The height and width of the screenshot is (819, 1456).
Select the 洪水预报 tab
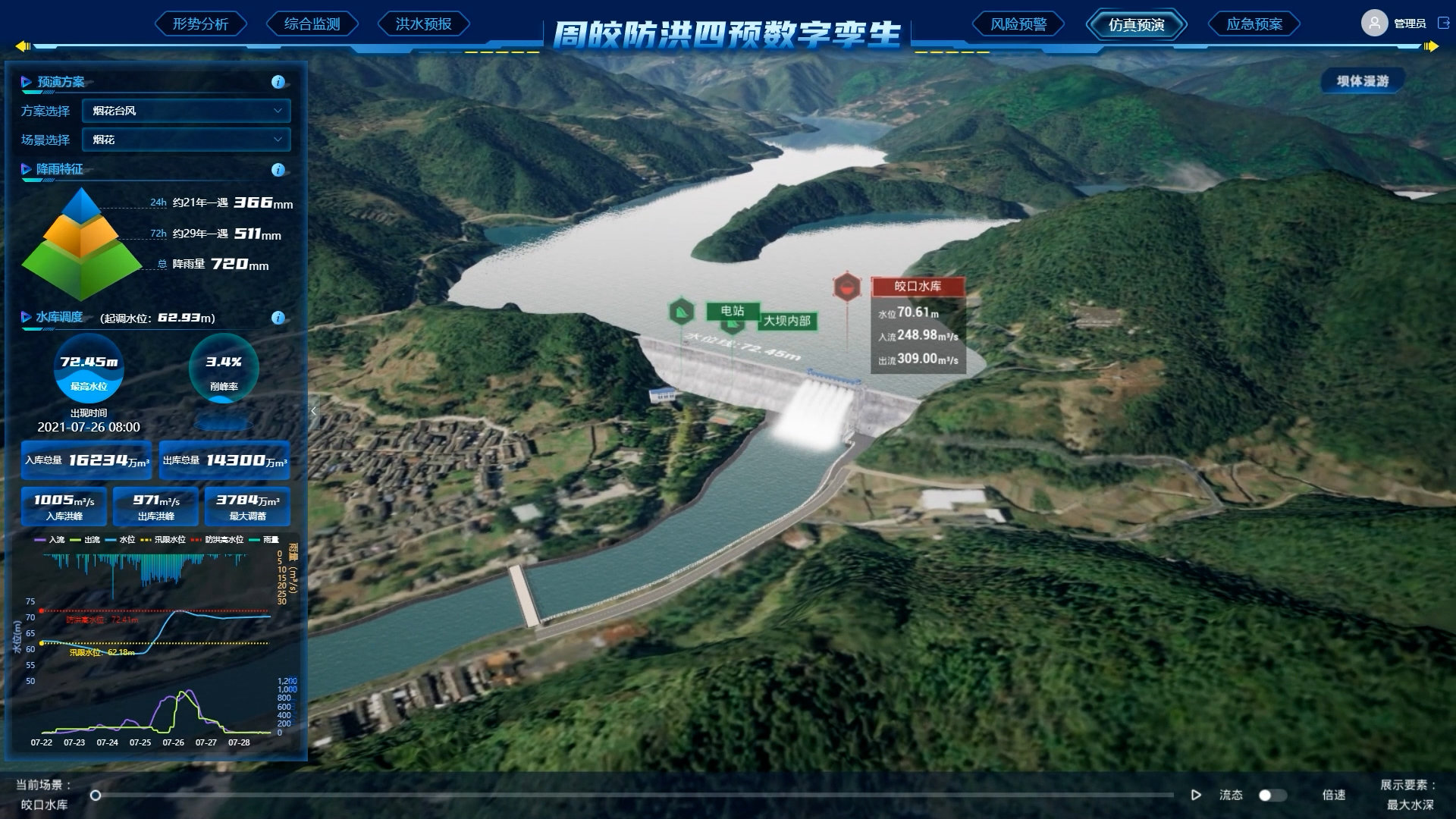pos(423,24)
